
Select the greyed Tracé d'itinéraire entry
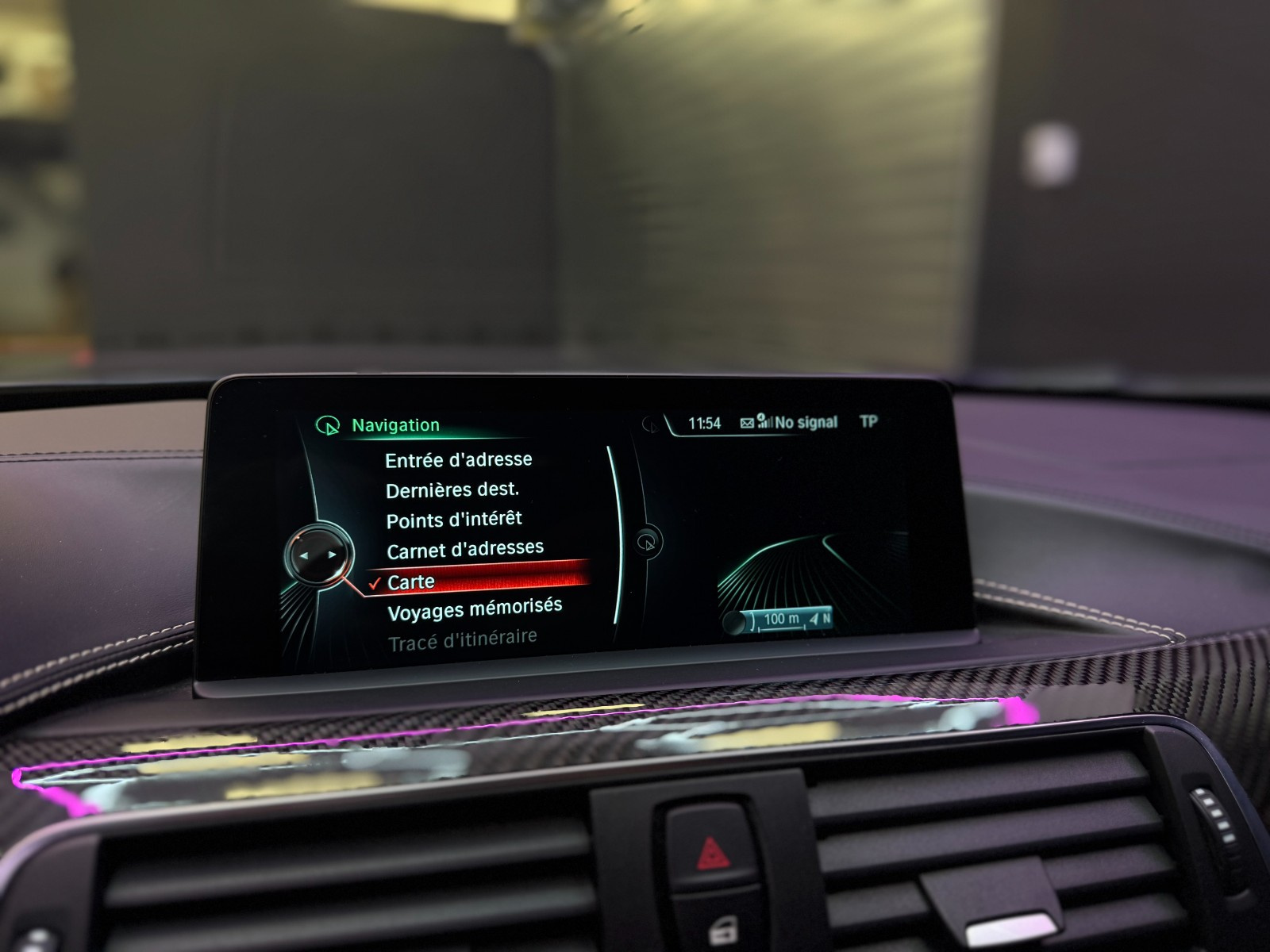click(x=462, y=640)
